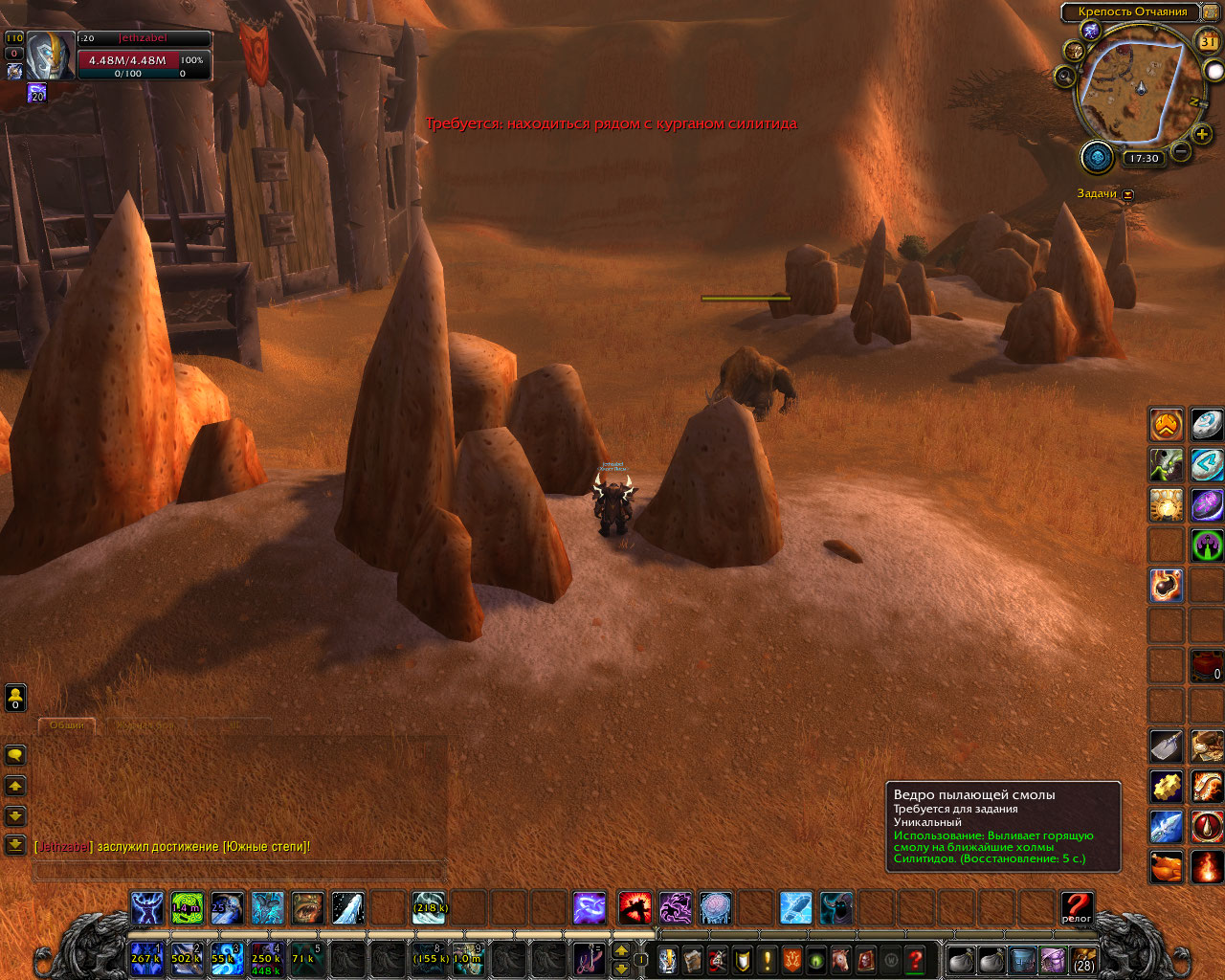
Task: Zoom out the minimap with the minus button
Action: pos(1181,151)
